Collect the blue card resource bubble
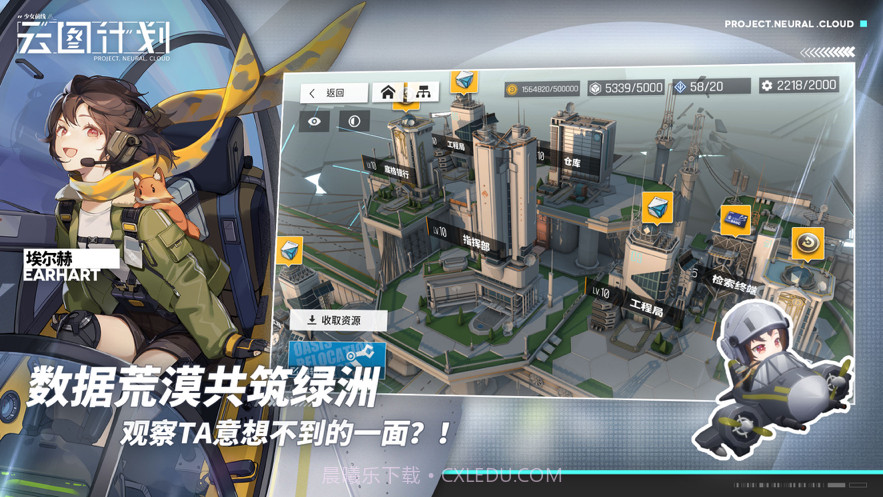 click(x=735, y=219)
